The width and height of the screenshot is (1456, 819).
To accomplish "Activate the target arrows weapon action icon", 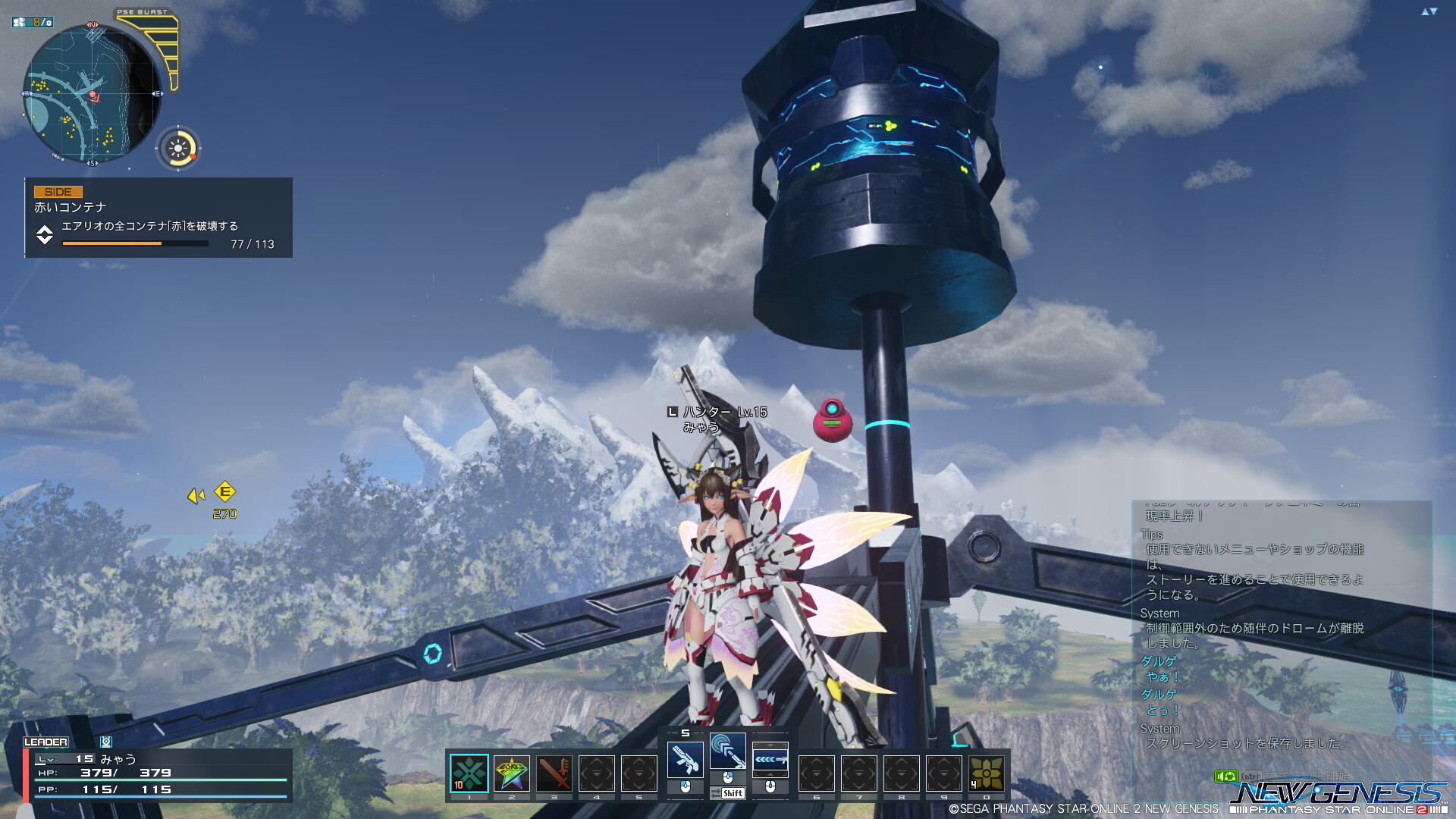I will click(x=727, y=751).
